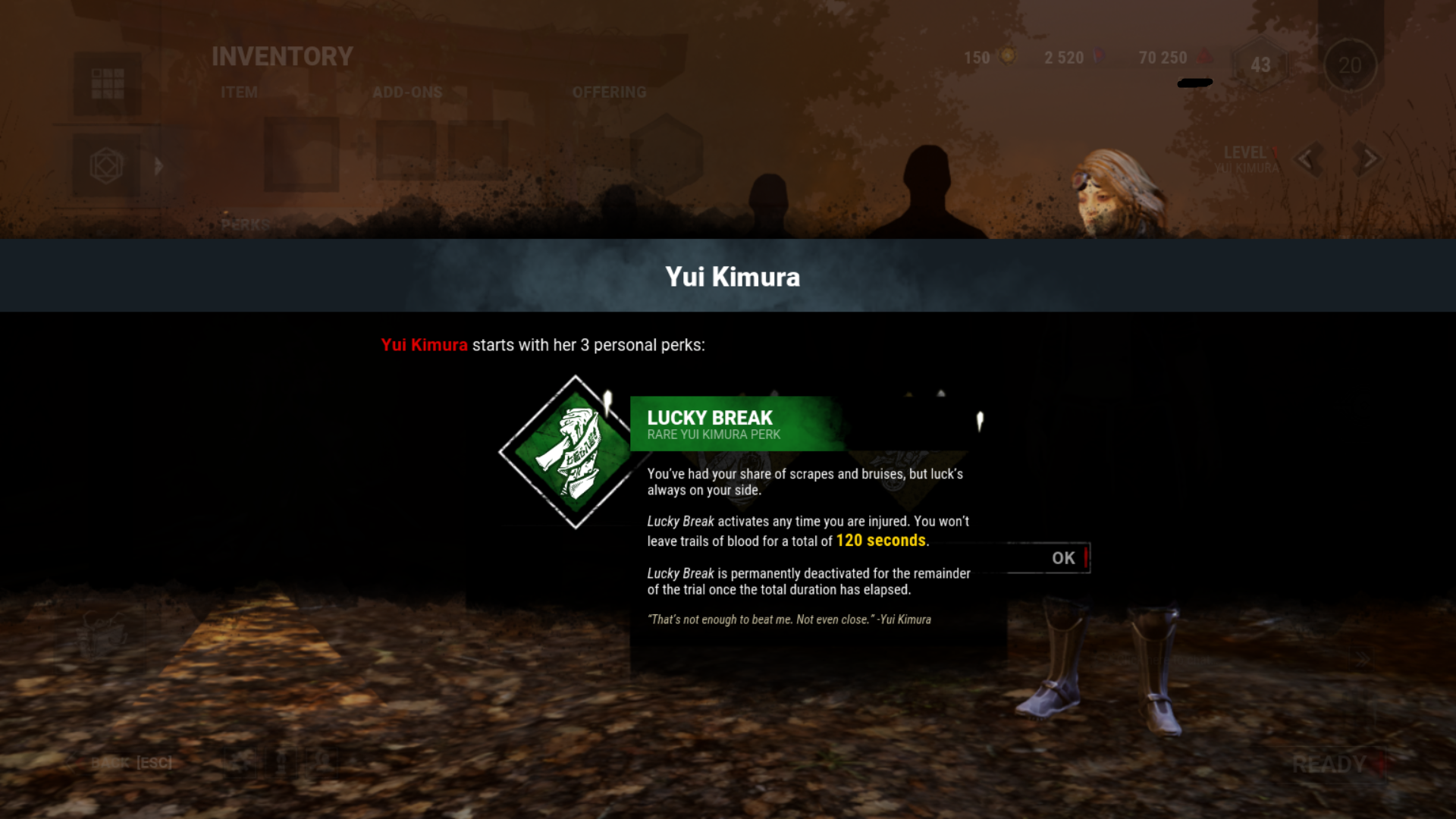Open the Add-ons section
1456x819 pixels.
point(409,92)
